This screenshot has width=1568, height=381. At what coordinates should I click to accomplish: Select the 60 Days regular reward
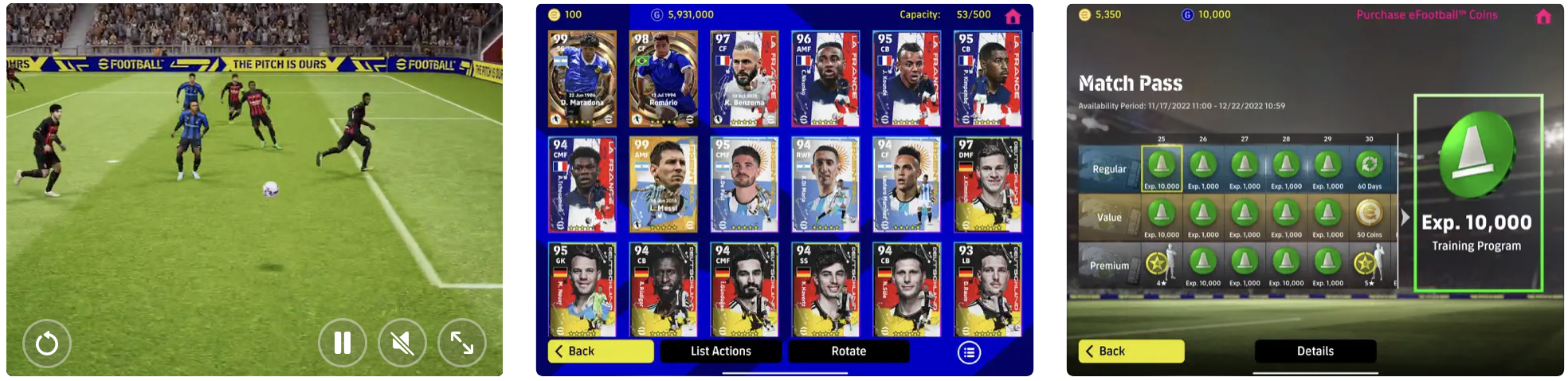coord(1369,169)
